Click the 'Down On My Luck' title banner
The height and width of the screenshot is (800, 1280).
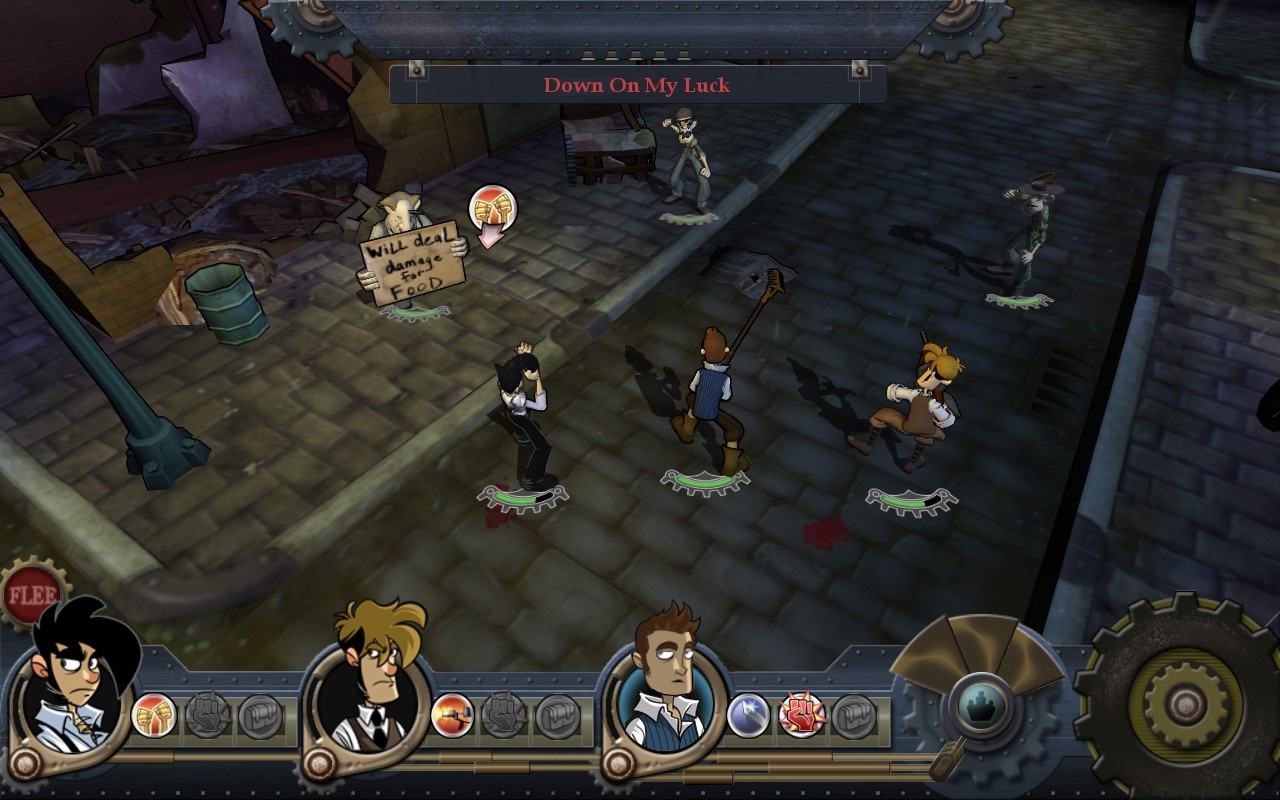point(637,85)
